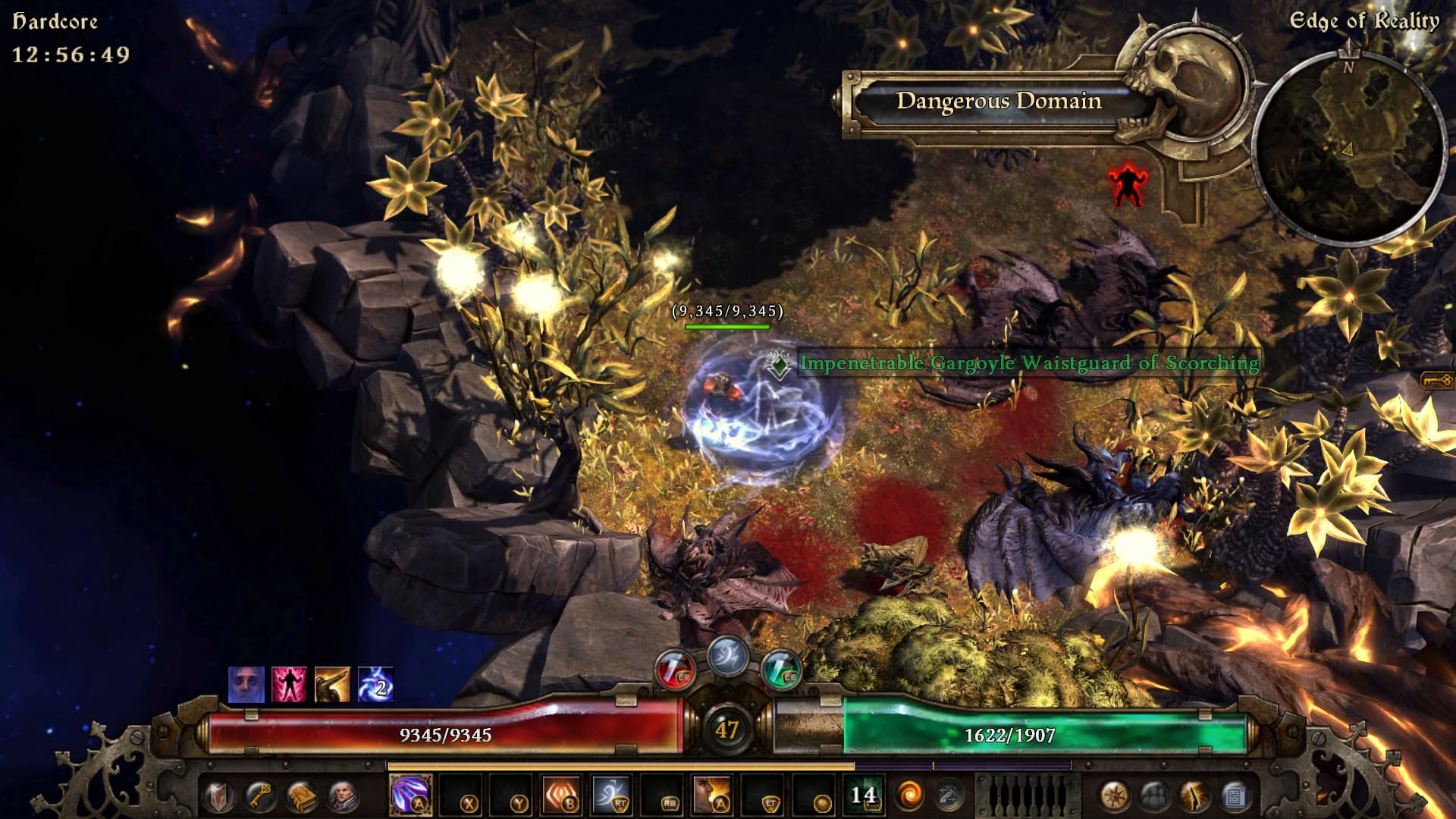Select the purple-eyed face buff icon
Viewport: 1456px width, 819px height.
(x=246, y=685)
